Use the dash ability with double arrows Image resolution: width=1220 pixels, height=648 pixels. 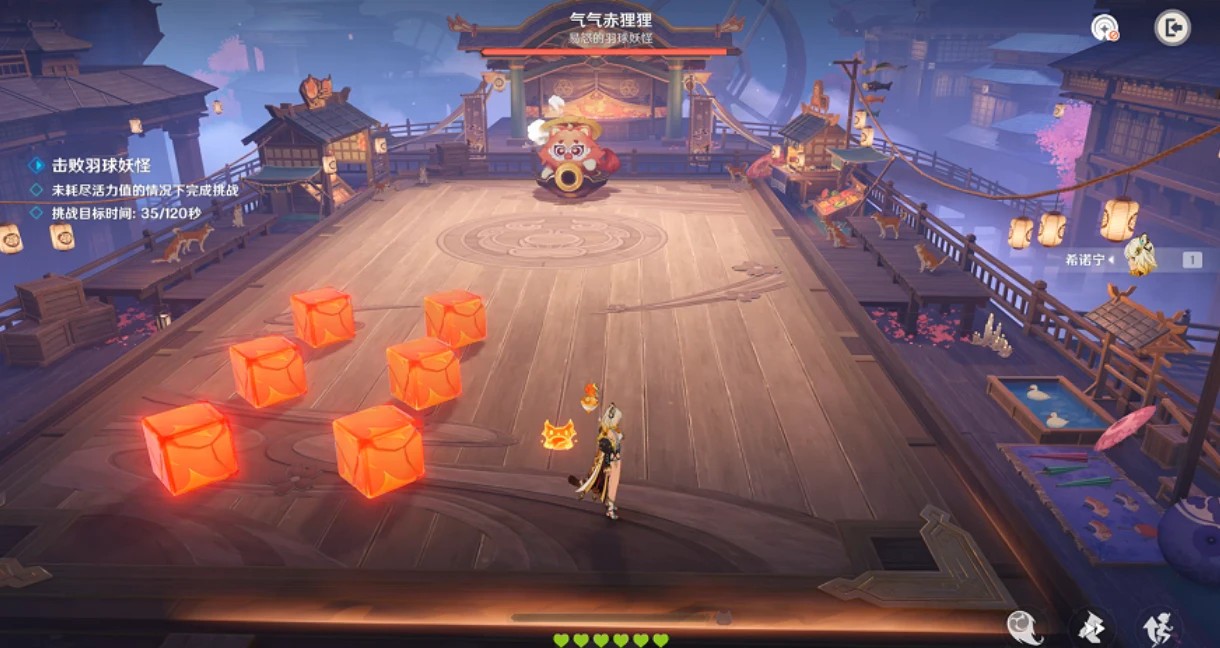[1091, 627]
